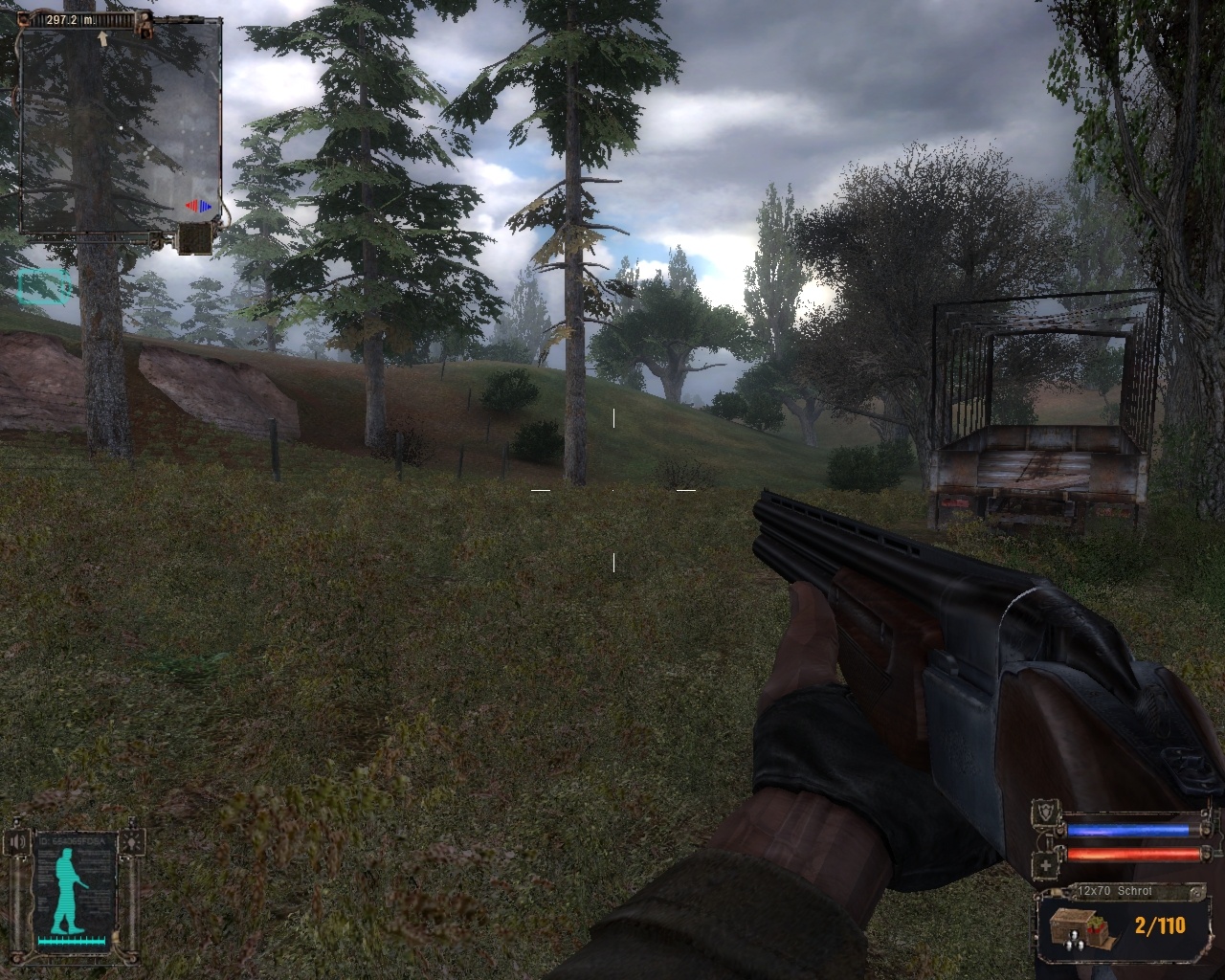The width and height of the screenshot is (1225, 980).
Task: Click the light bulb visibility indicator icon
Action: point(133,842)
